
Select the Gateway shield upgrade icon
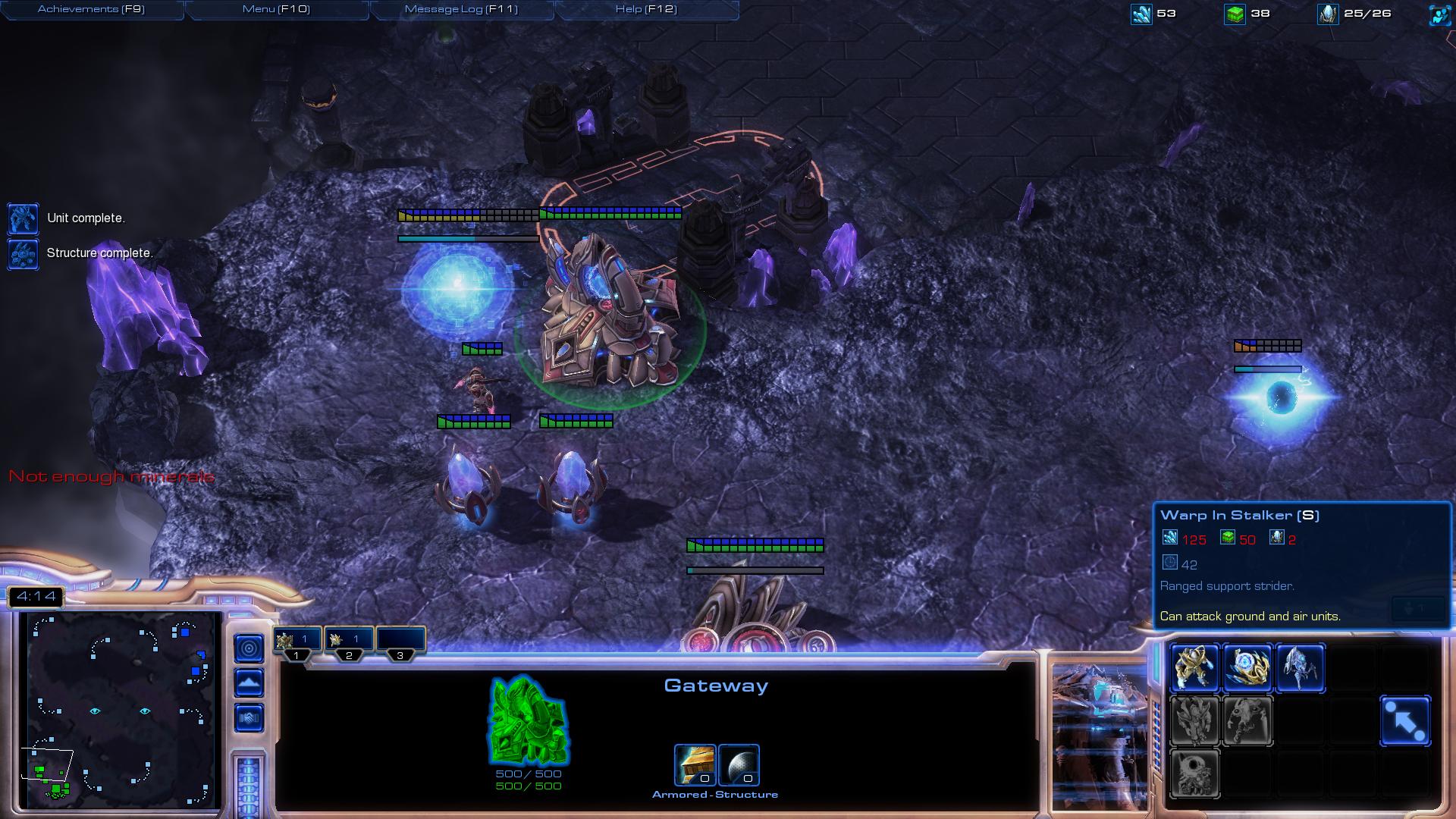point(739,764)
